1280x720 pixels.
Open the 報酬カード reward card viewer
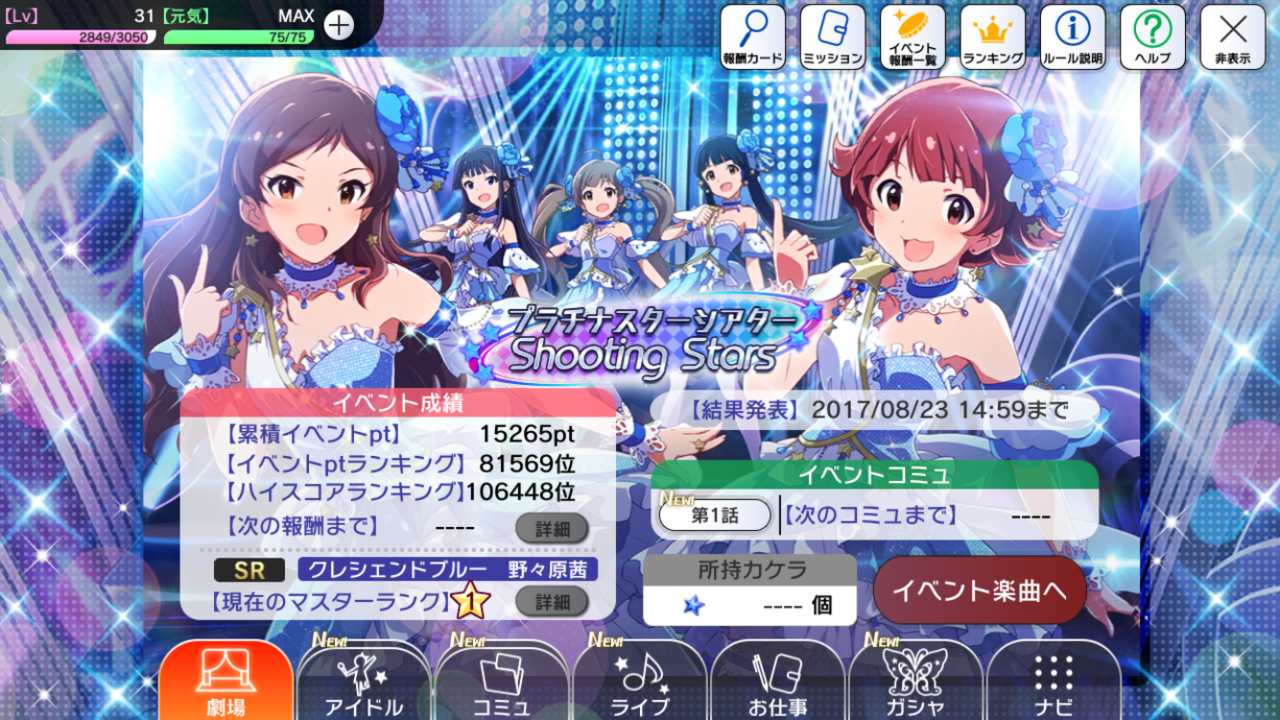tap(753, 37)
